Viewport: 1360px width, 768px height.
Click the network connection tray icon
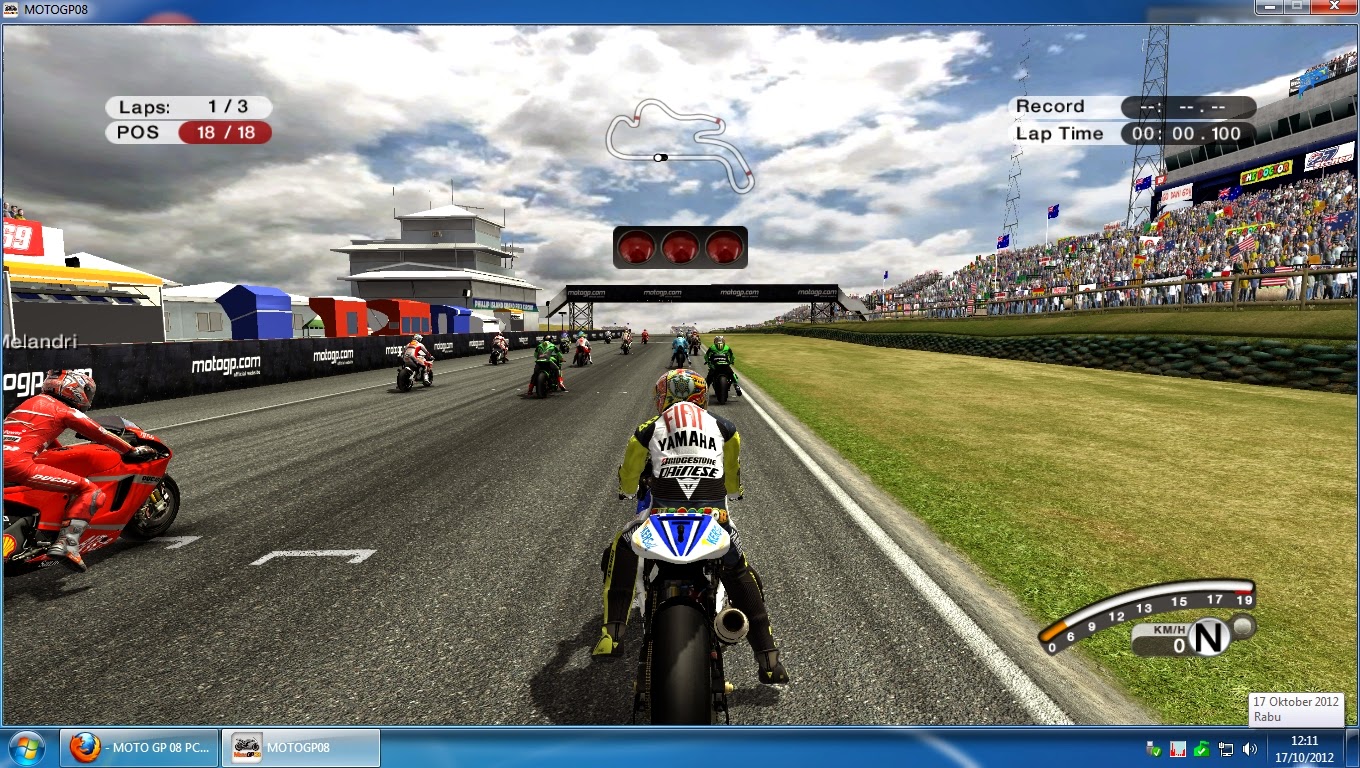point(1226,749)
